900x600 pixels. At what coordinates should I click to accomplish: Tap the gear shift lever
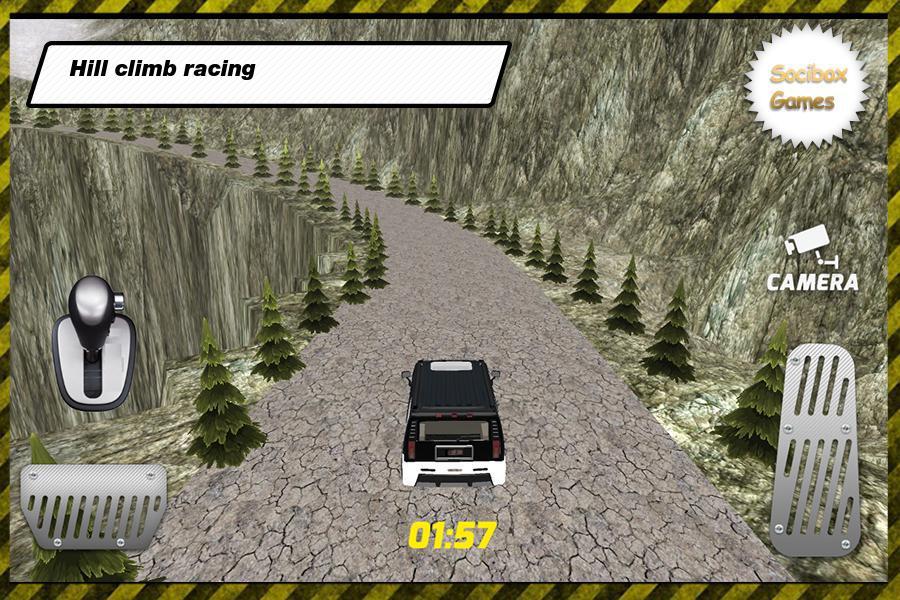92,342
